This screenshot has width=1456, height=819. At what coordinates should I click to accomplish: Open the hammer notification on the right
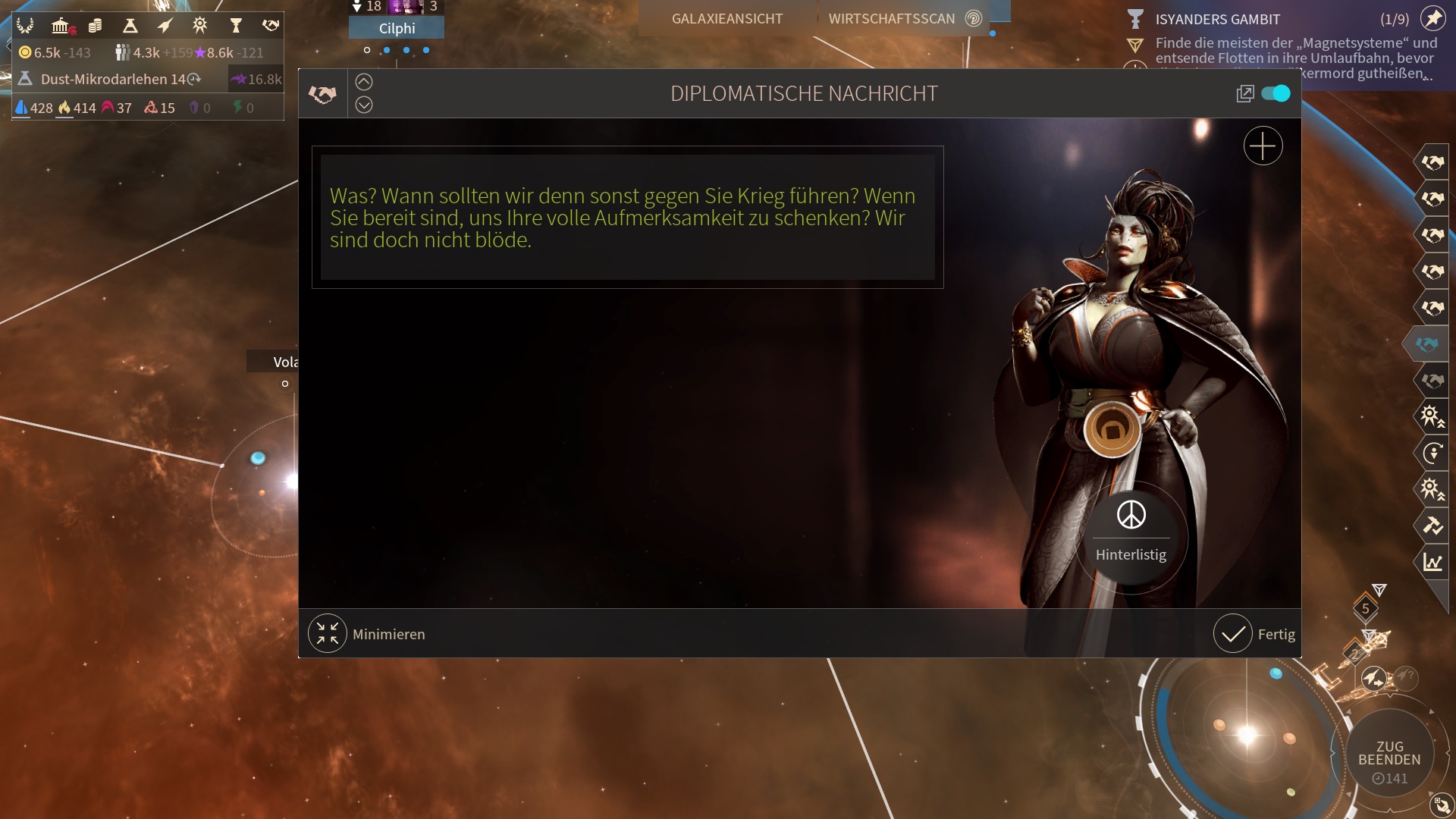coord(1432,525)
